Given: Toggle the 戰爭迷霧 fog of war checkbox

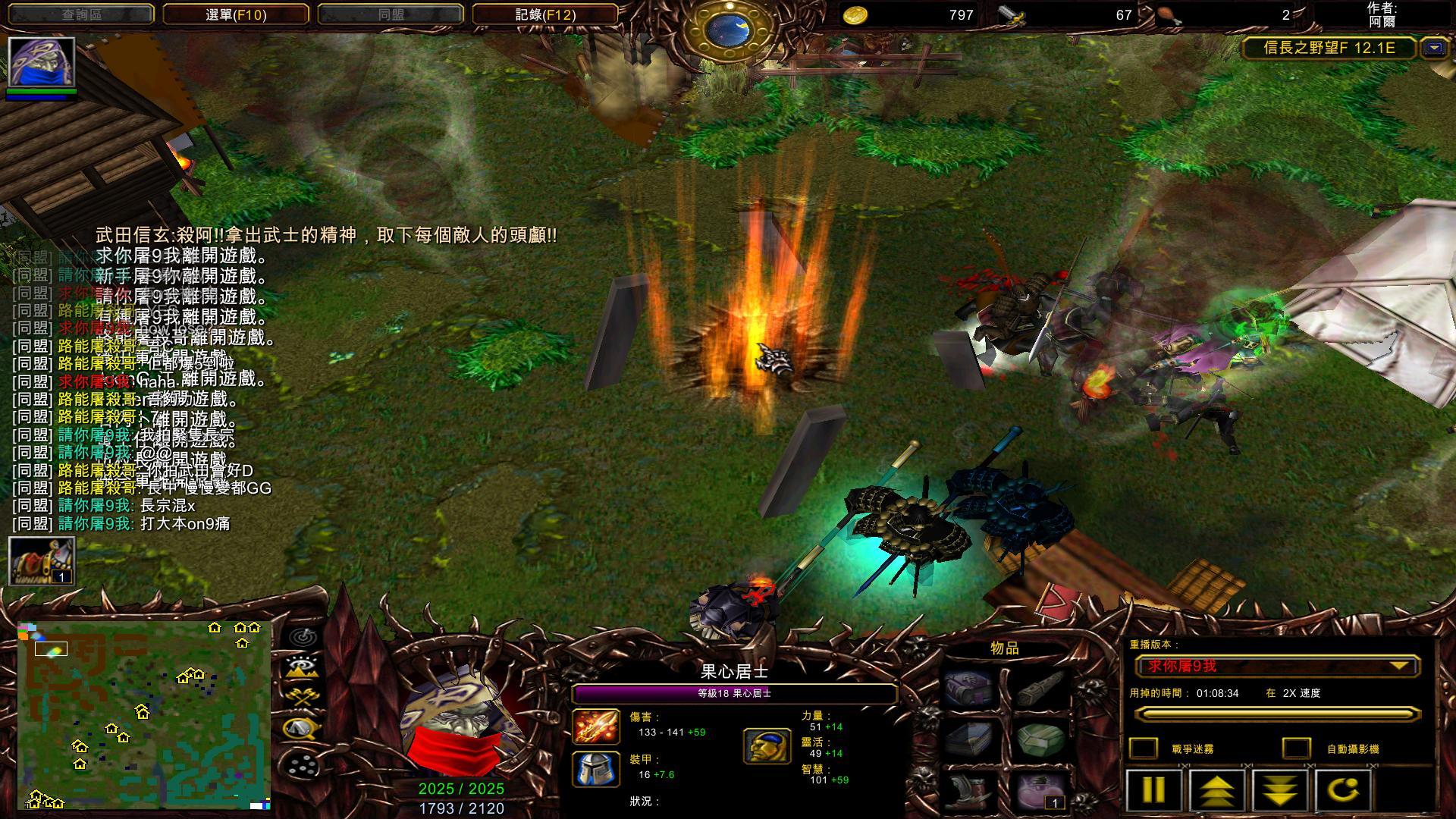Looking at the screenshot, I should pyautogui.click(x=1144, y=748).
